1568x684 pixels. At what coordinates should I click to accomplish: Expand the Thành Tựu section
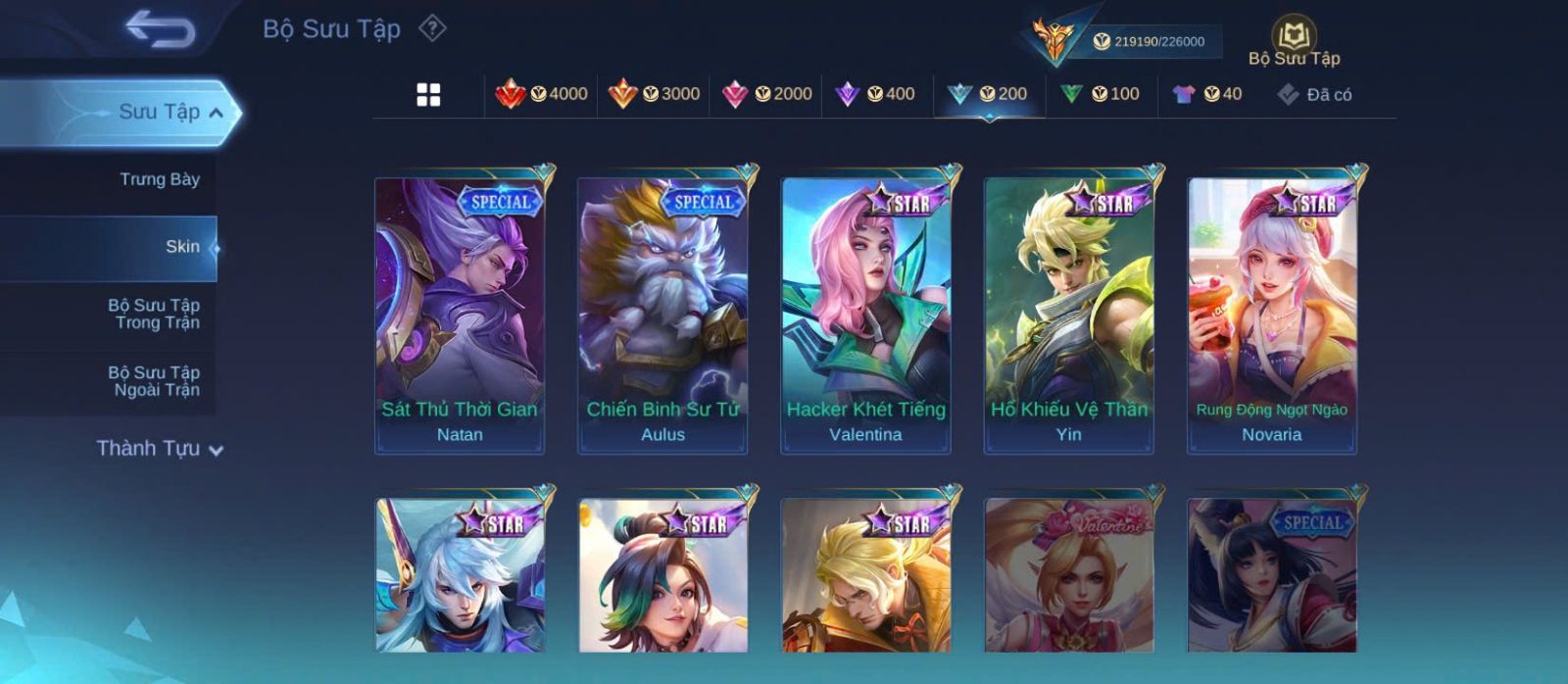point(160,449)
